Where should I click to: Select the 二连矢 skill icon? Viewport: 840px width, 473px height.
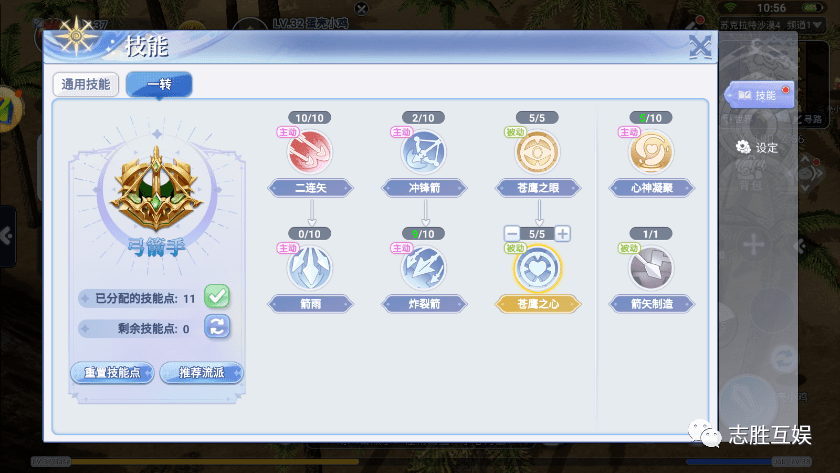point(310,152)
